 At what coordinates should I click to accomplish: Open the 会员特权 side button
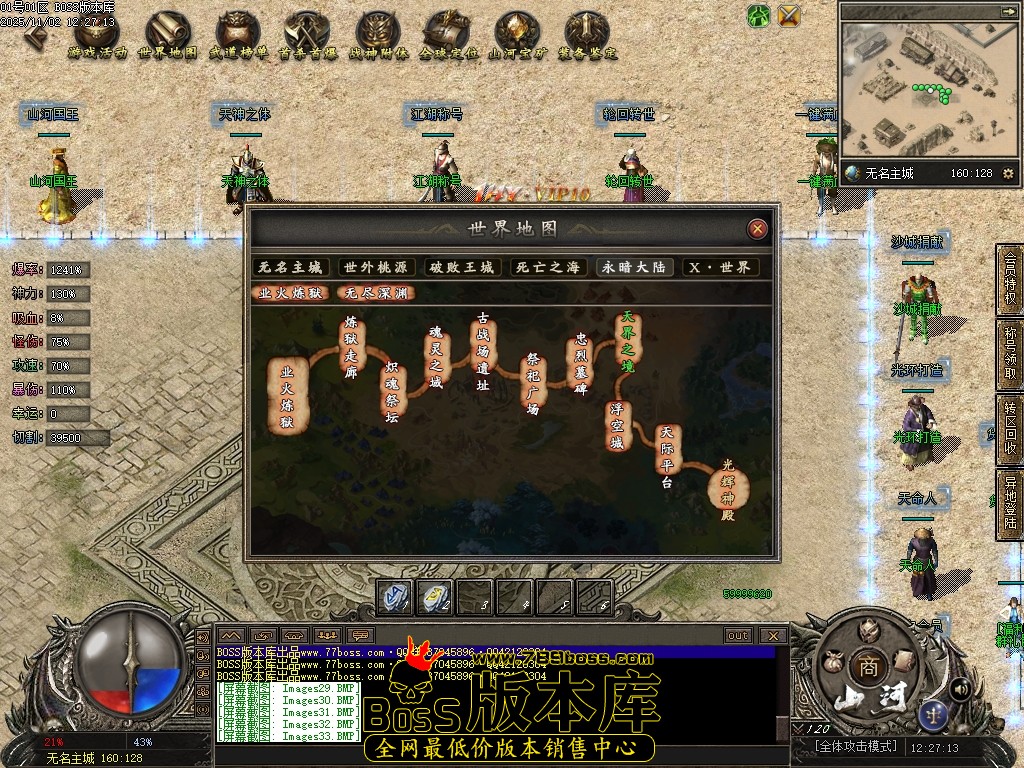(x=1010, y=282)
